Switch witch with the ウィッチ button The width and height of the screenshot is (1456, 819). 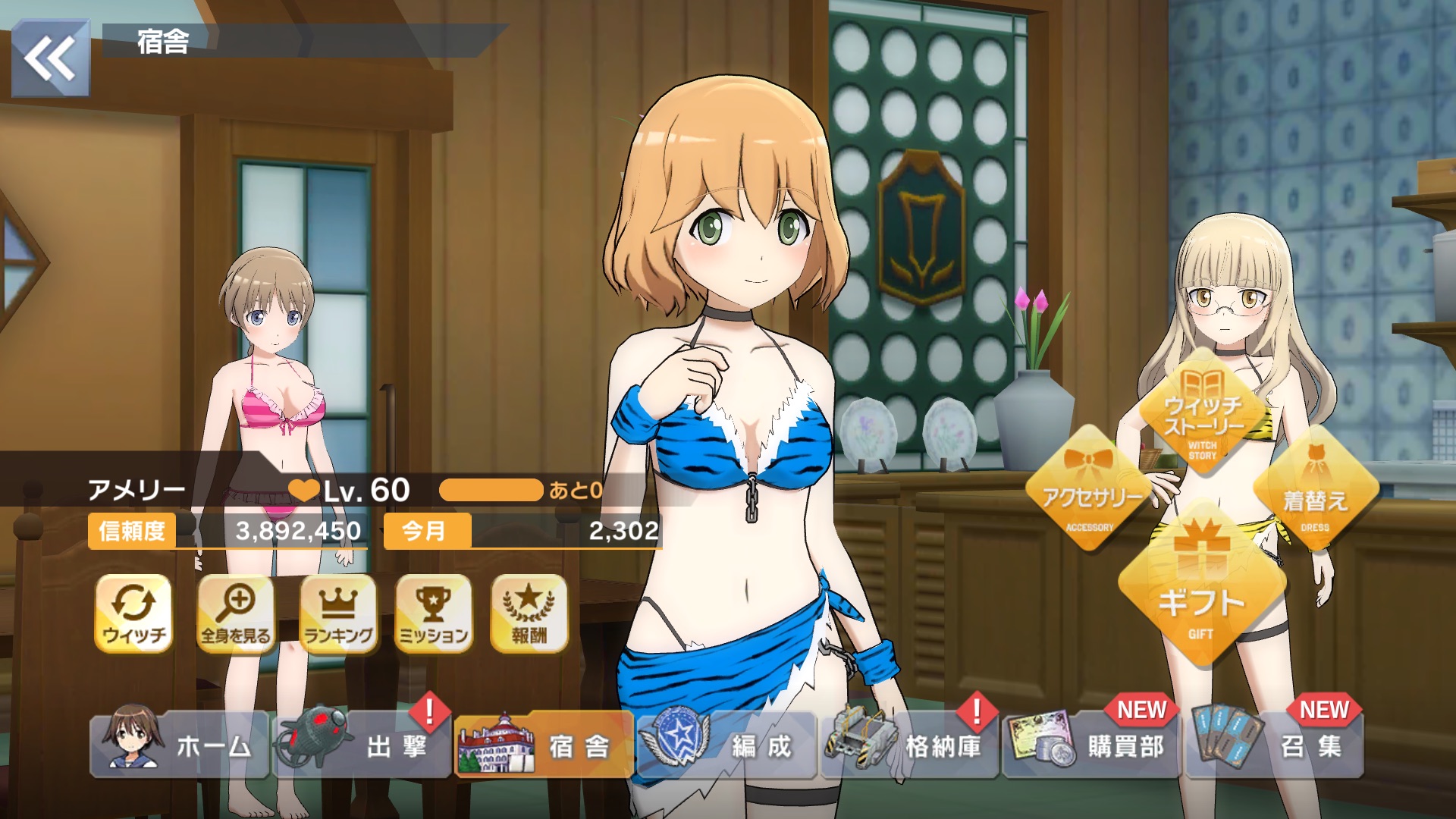pyautogui.click(x=134, y=613)
